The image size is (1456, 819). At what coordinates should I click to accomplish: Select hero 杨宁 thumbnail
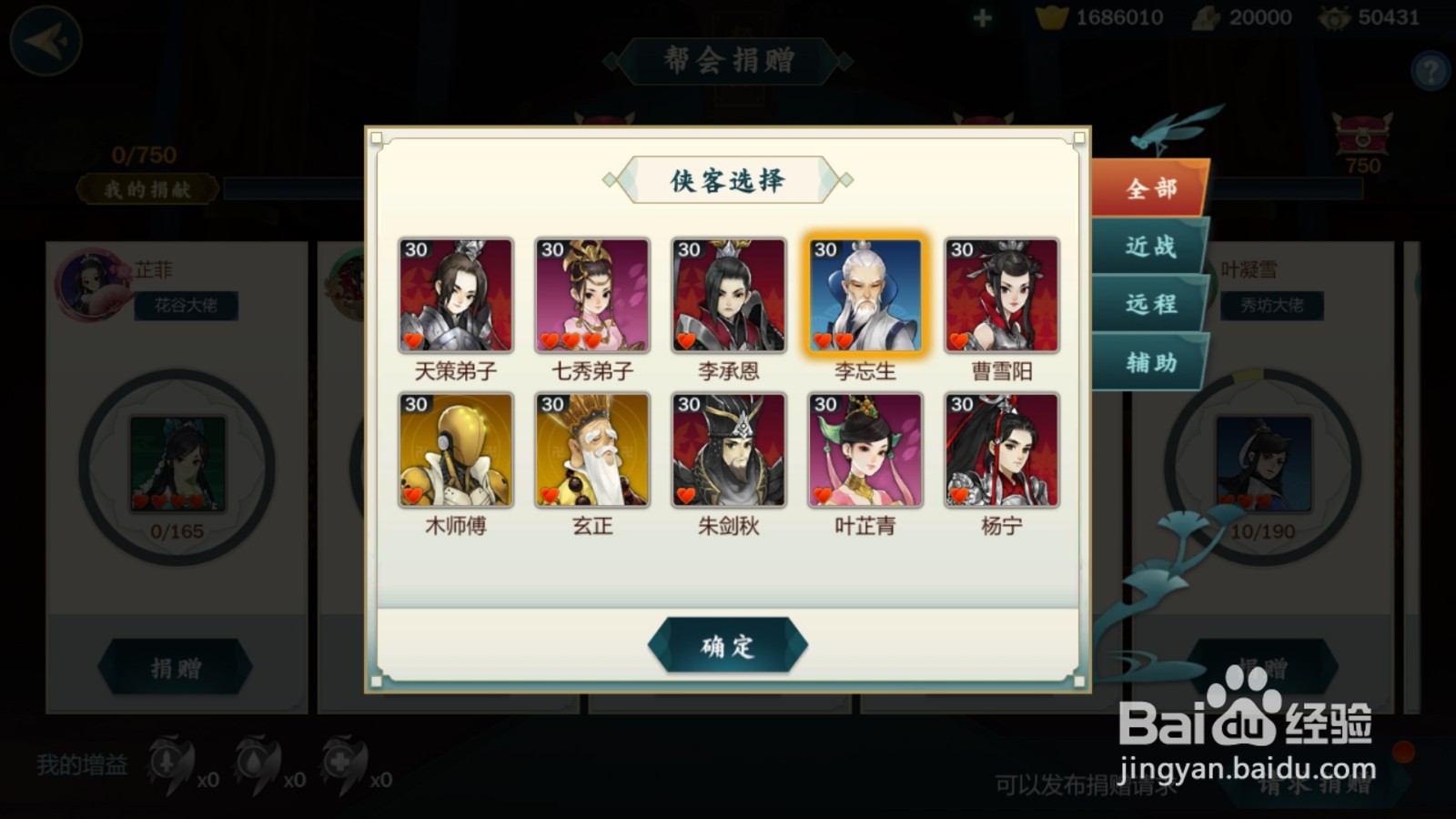coord(999,450)
